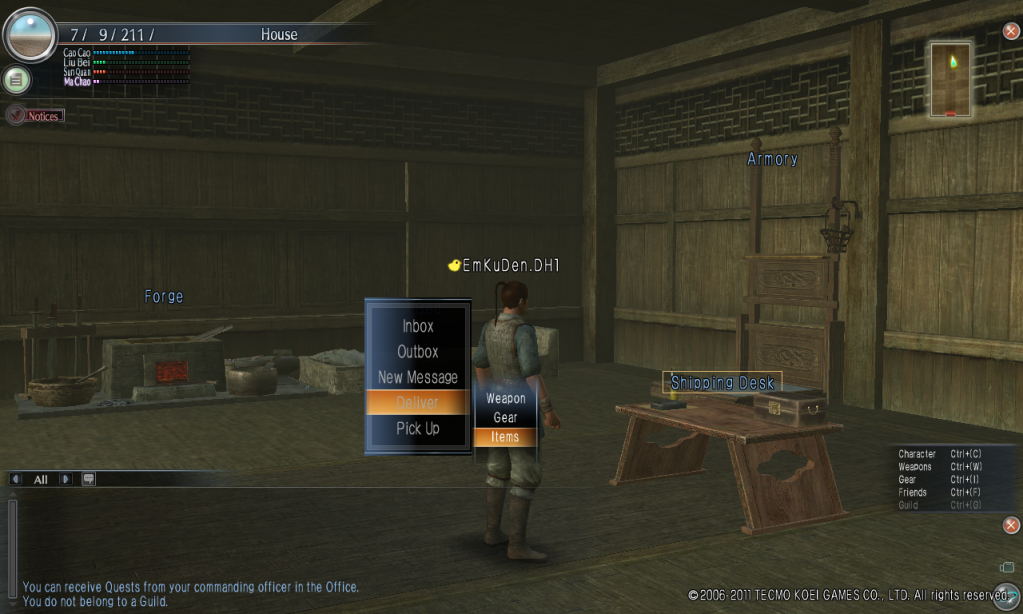Image resolution: width=1023 pixels, height=614 pixels.
Task: Click the highlighted Deliver option
Action: point(417,402)
